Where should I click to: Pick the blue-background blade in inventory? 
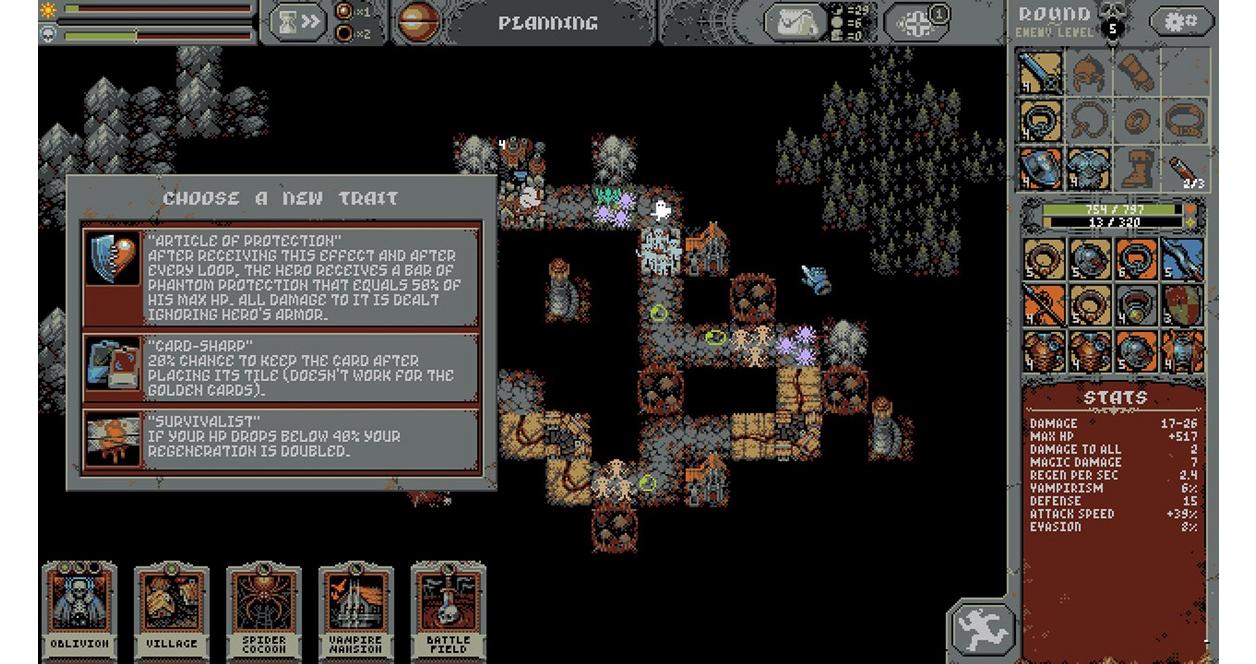[1184, 259]
